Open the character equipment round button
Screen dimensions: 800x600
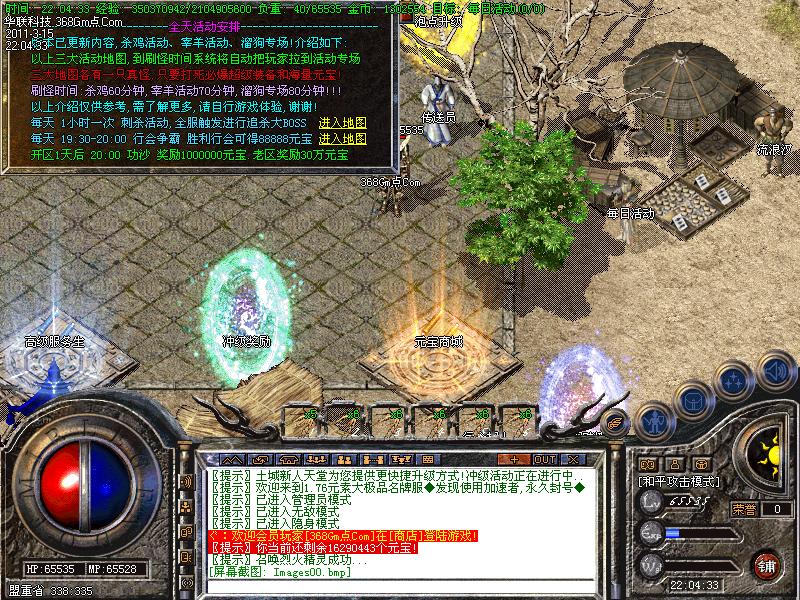tap(653, 418)
